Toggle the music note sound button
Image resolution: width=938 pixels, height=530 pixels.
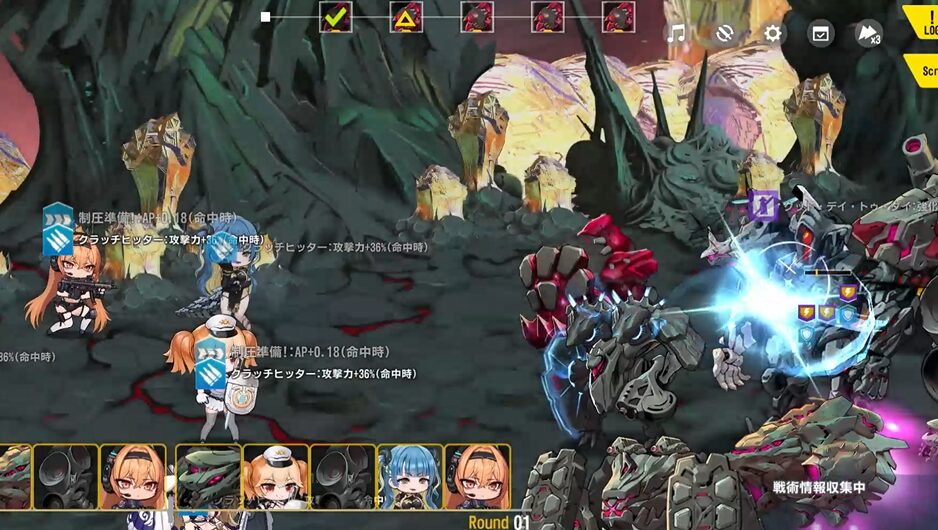coord(677,33)
